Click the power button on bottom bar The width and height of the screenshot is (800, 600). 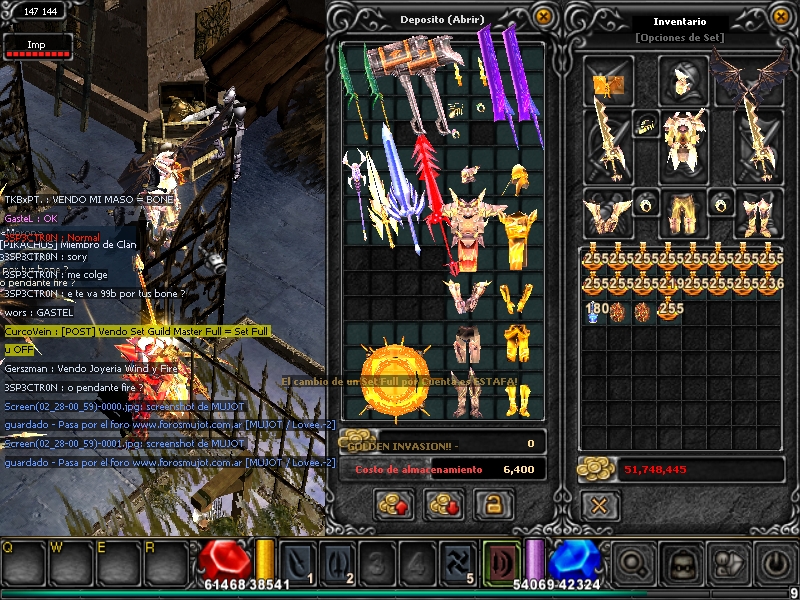pos(775,565)
